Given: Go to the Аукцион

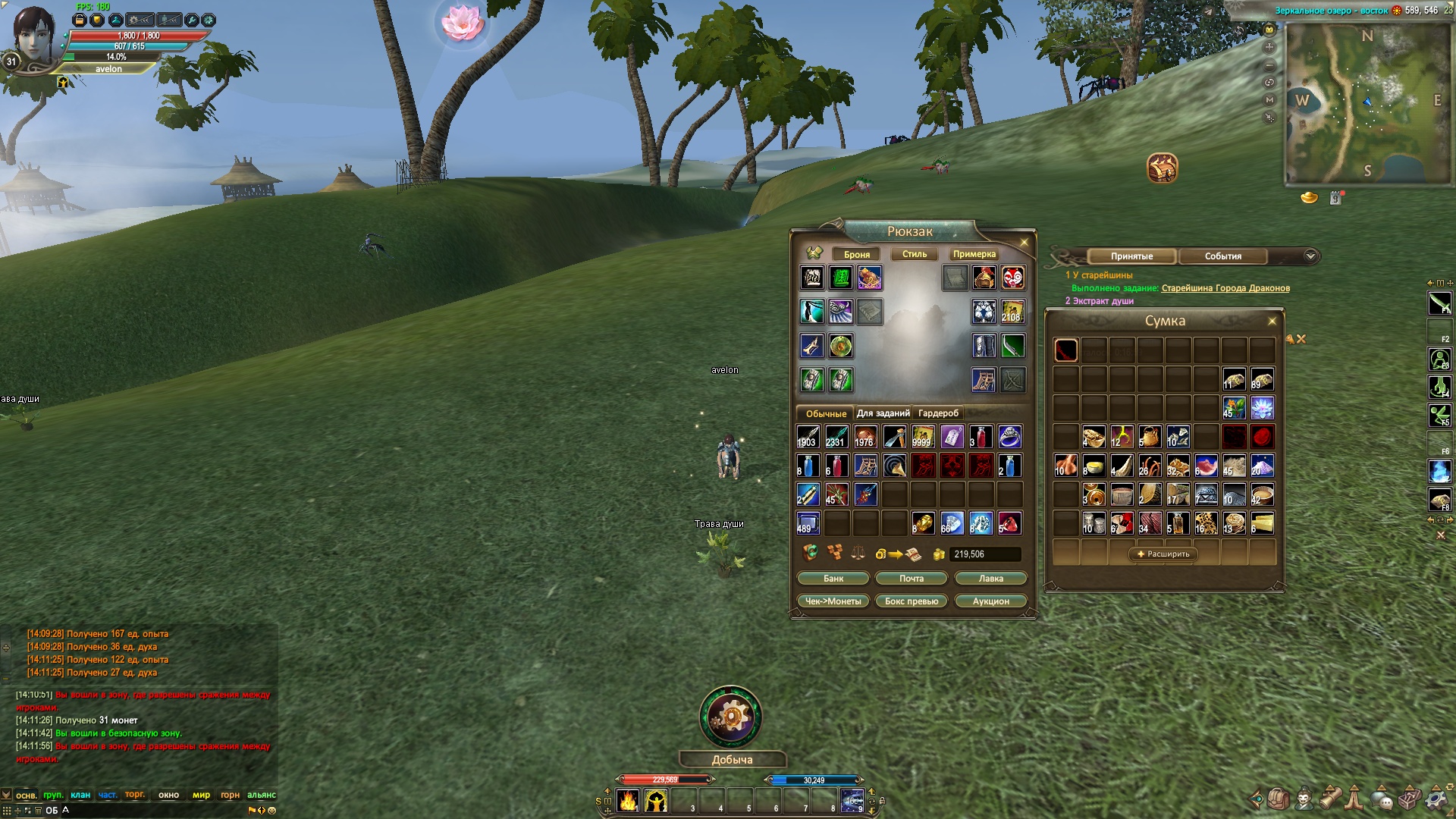Looking at the screenshot, I should pos(990,601).
